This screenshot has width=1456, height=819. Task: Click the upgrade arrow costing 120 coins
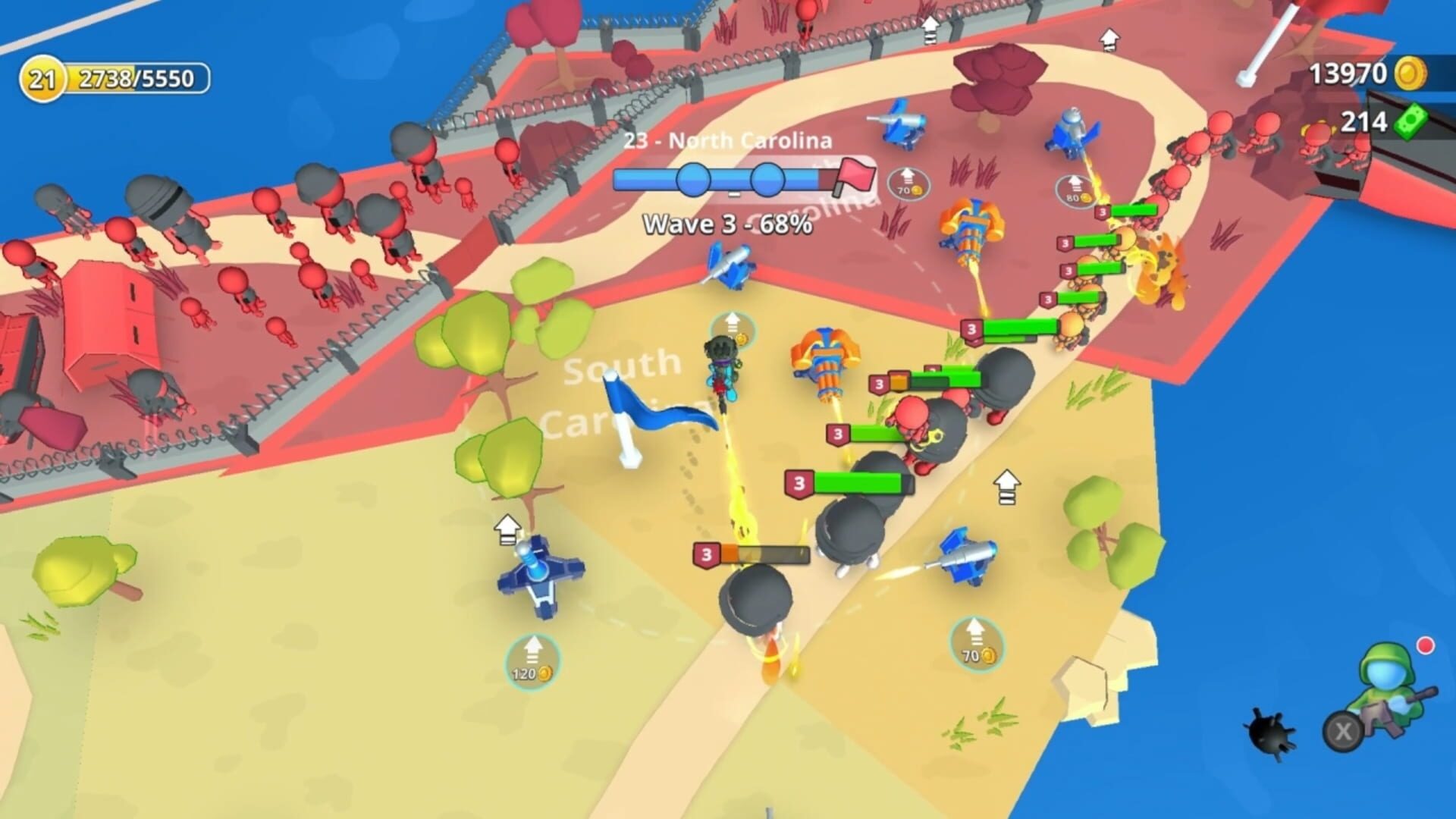532,658
